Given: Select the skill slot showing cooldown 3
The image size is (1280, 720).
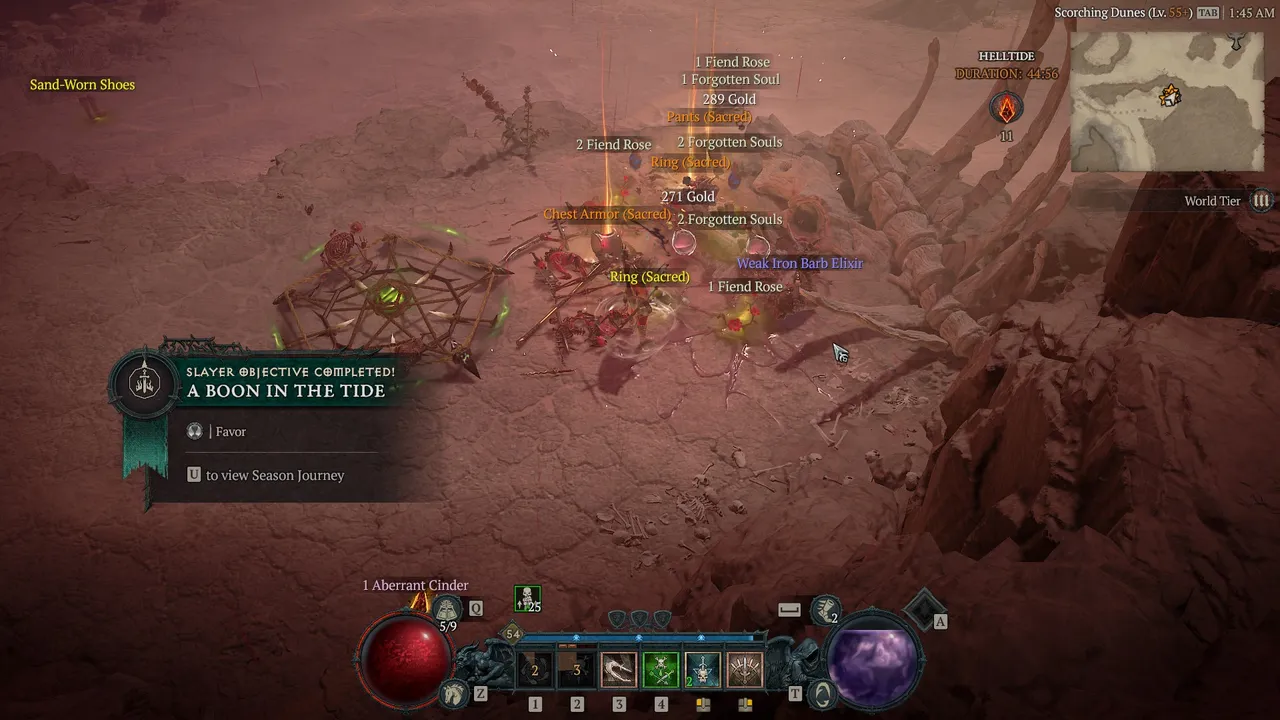Looking at the screenshot, I should point(576,671).
